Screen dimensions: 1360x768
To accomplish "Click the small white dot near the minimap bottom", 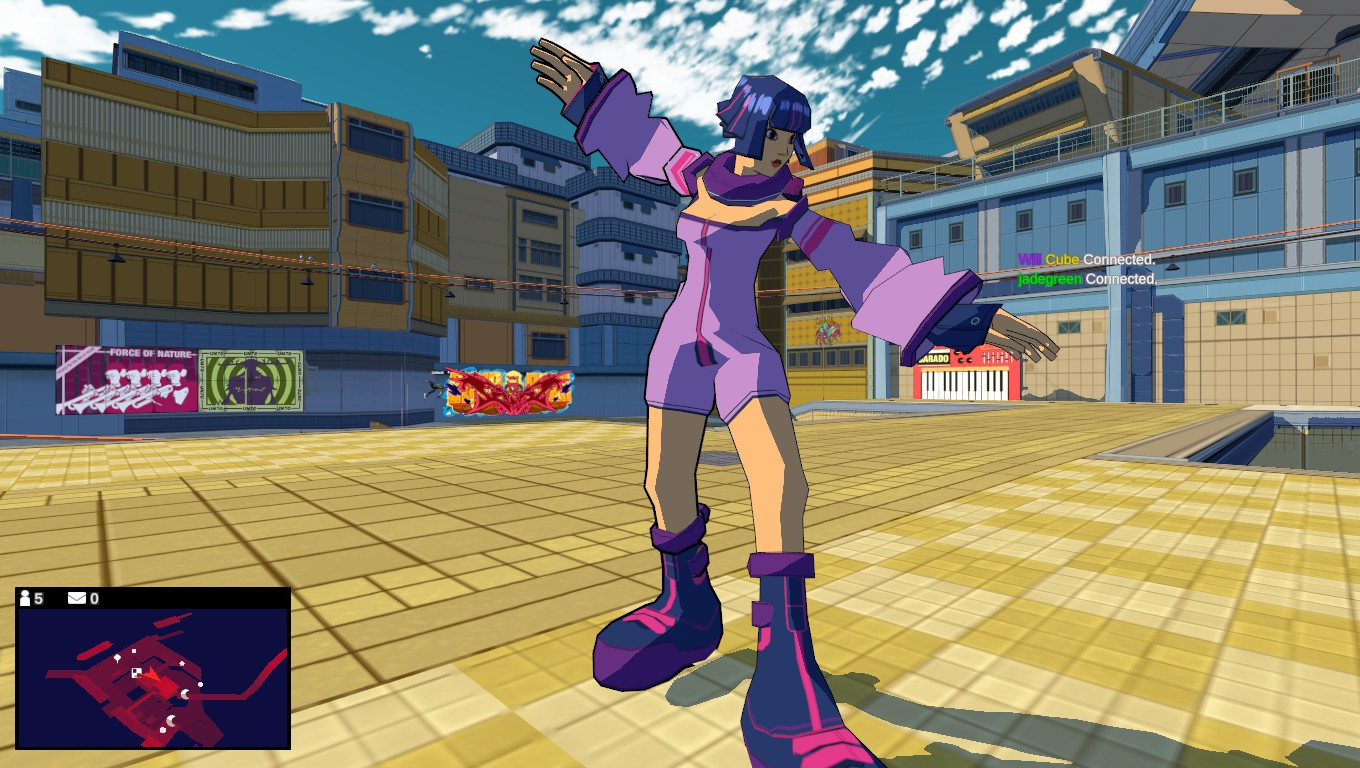I will click(163, 730).
